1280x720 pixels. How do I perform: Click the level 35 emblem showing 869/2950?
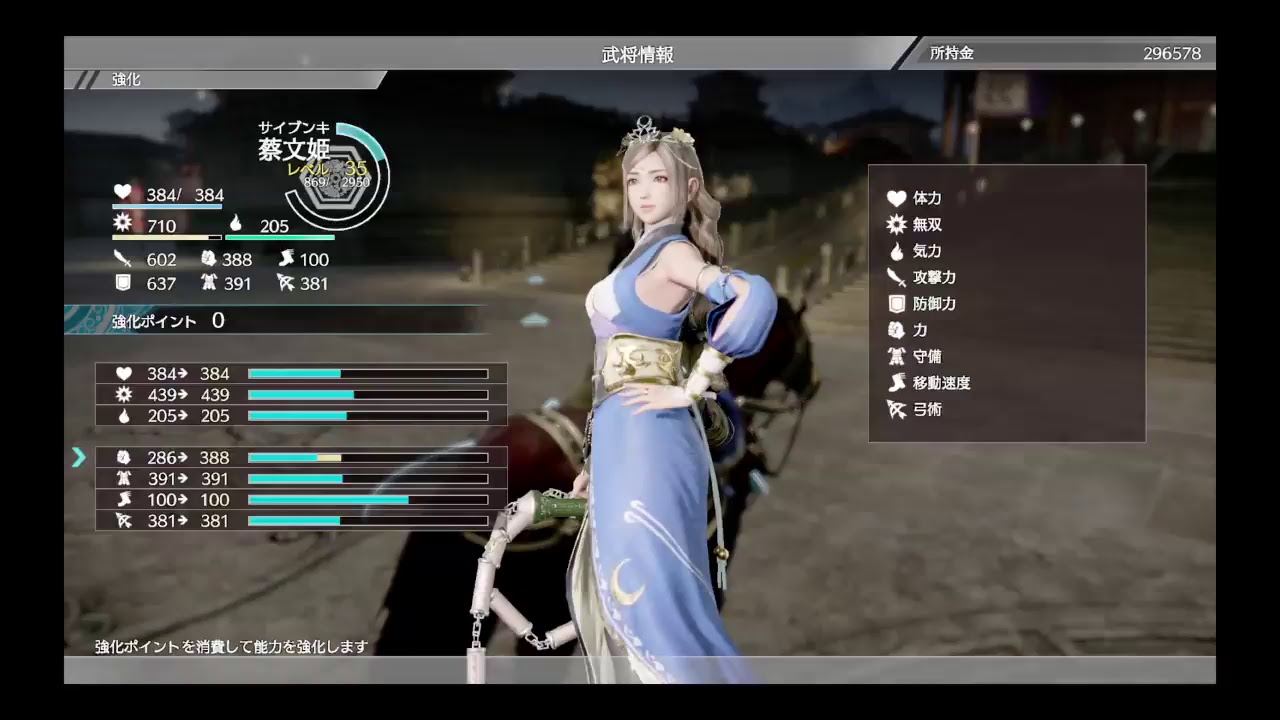337,175
